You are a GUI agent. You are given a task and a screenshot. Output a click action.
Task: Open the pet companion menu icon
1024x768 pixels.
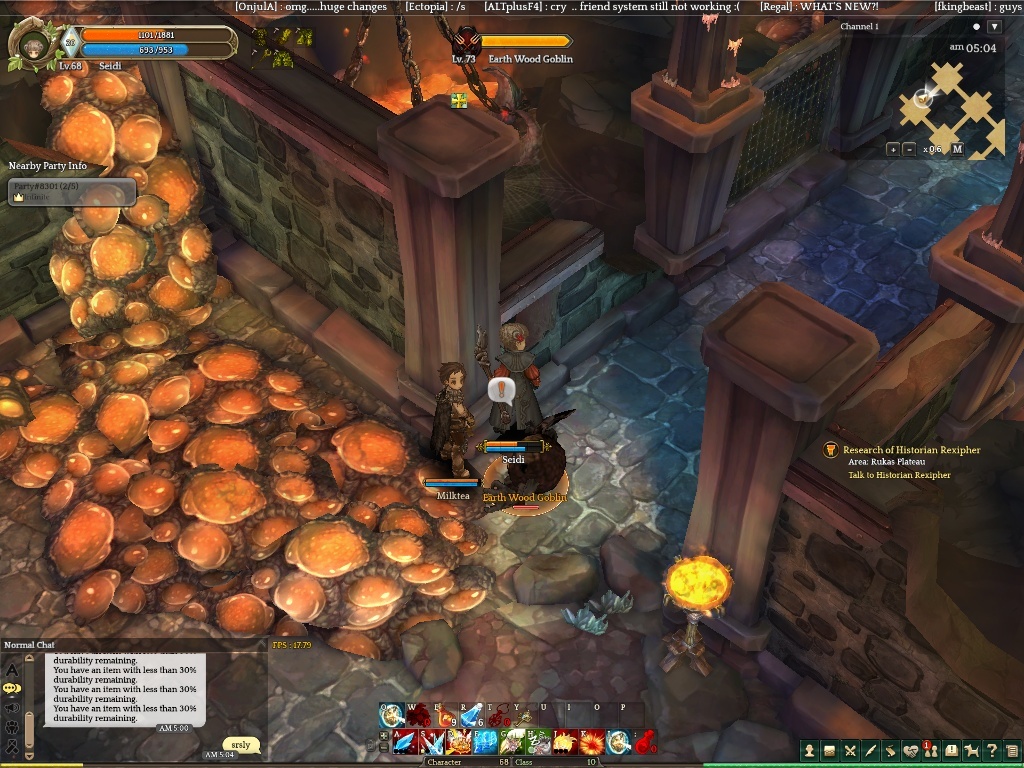[971, 750]
